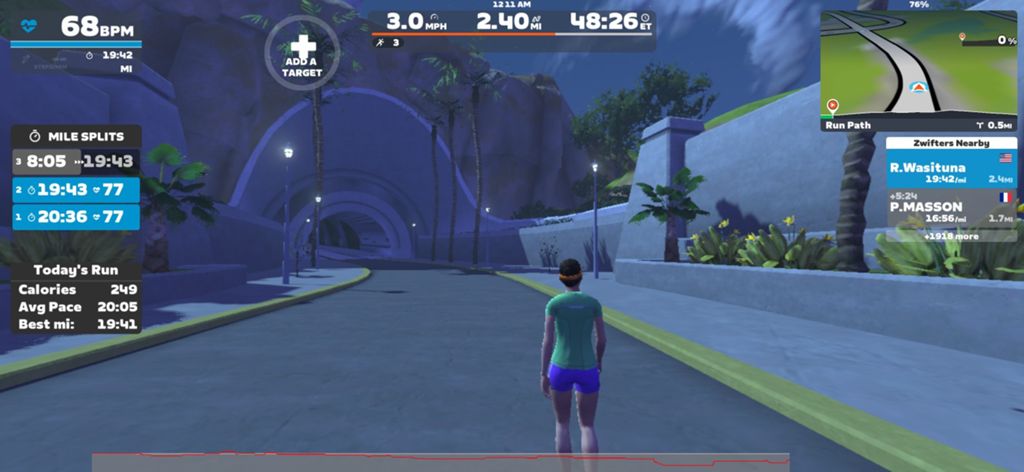The image size is (1024, 472).
Task: Open the Mile Splits panel header
Action: pyautogui.click(x=76, y=136)
